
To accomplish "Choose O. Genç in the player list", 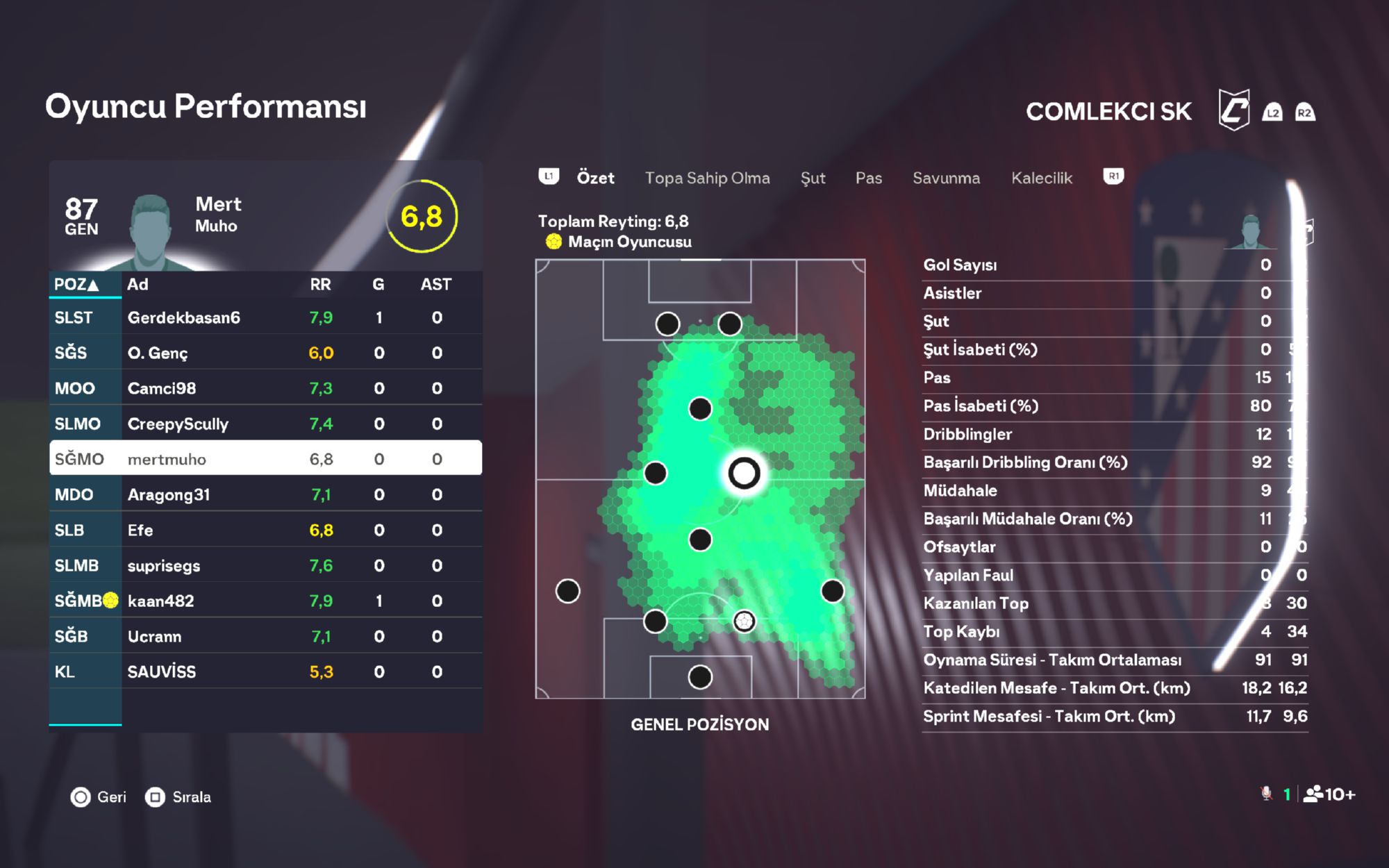I will [265, 353].
